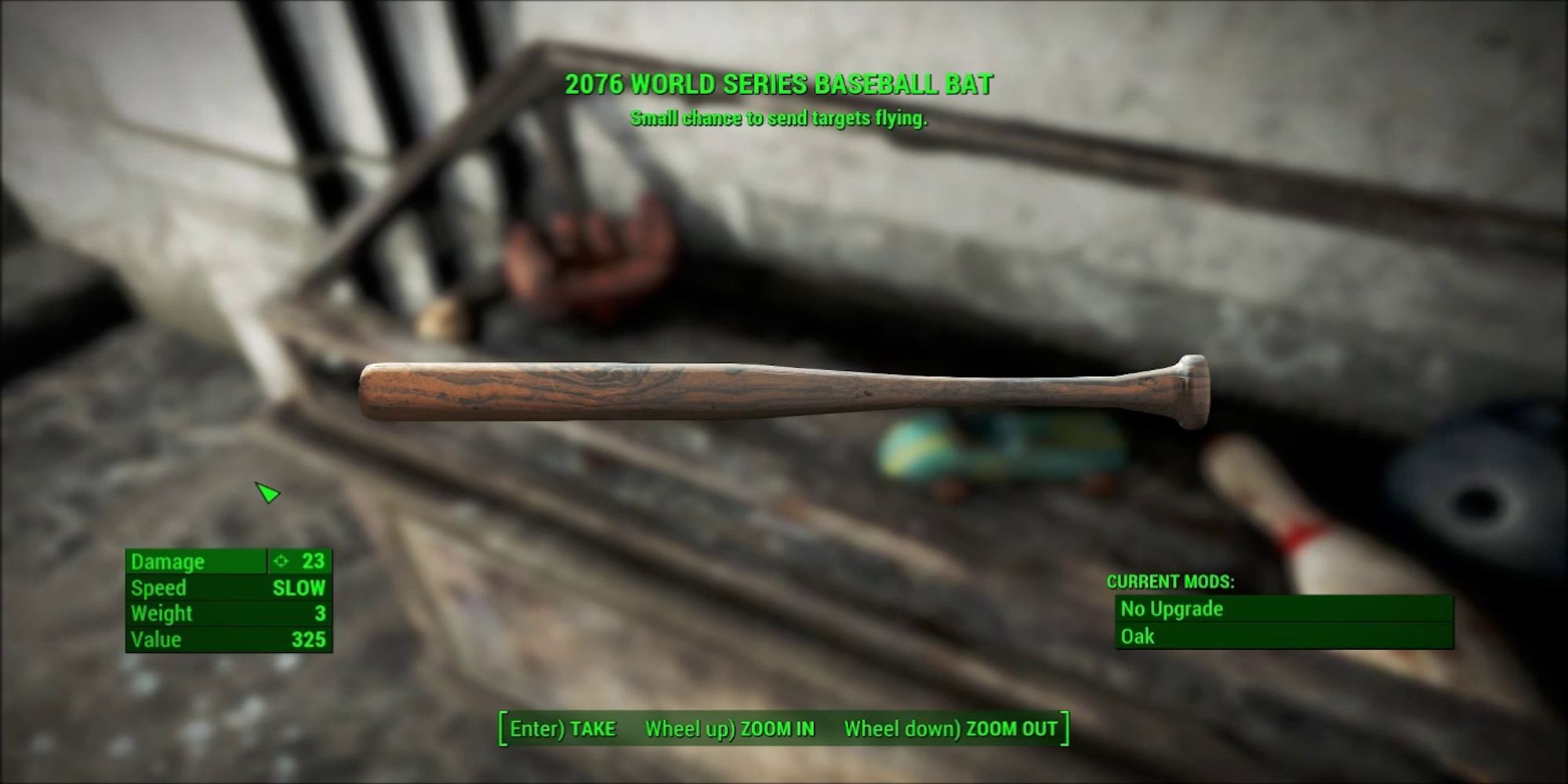Click the Wheel up ZOOM IN control
The image size is (1568, 784).
(x=729, y=728)
